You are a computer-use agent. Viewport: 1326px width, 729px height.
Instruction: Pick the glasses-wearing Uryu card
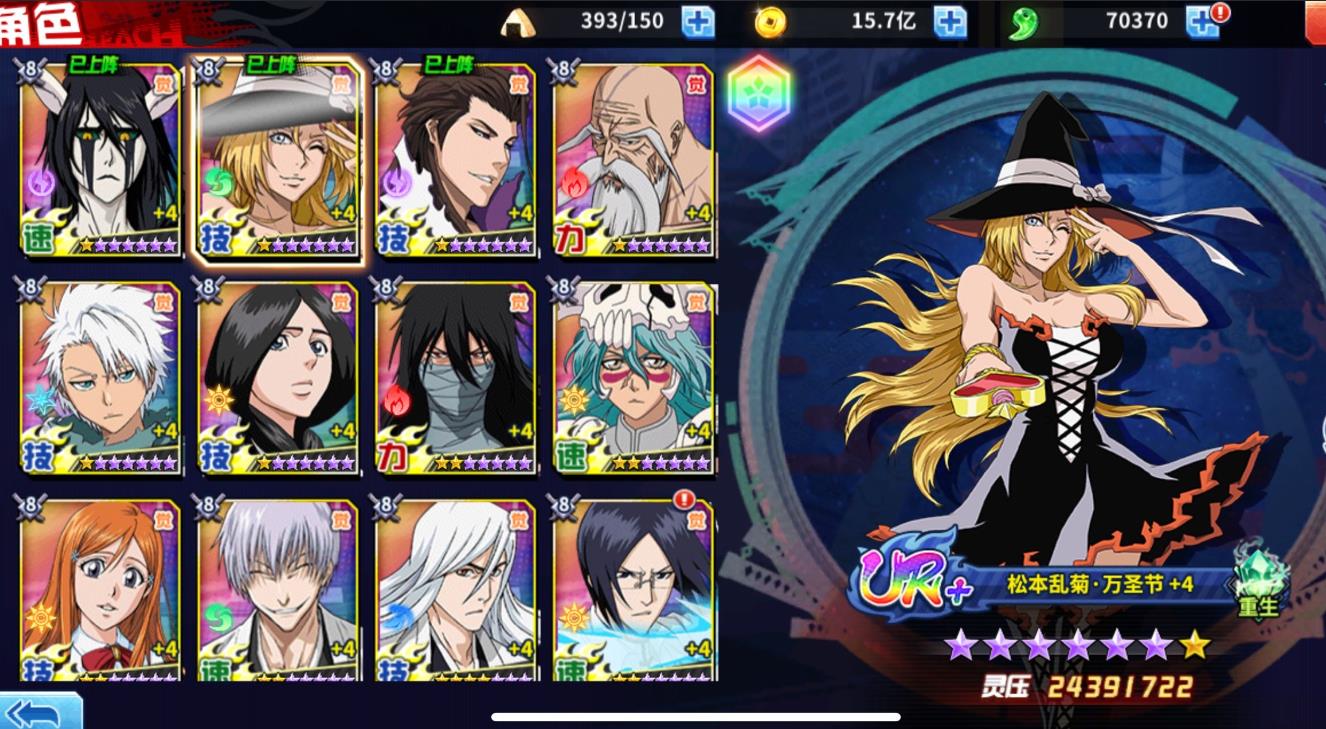(x=633, y=590)
